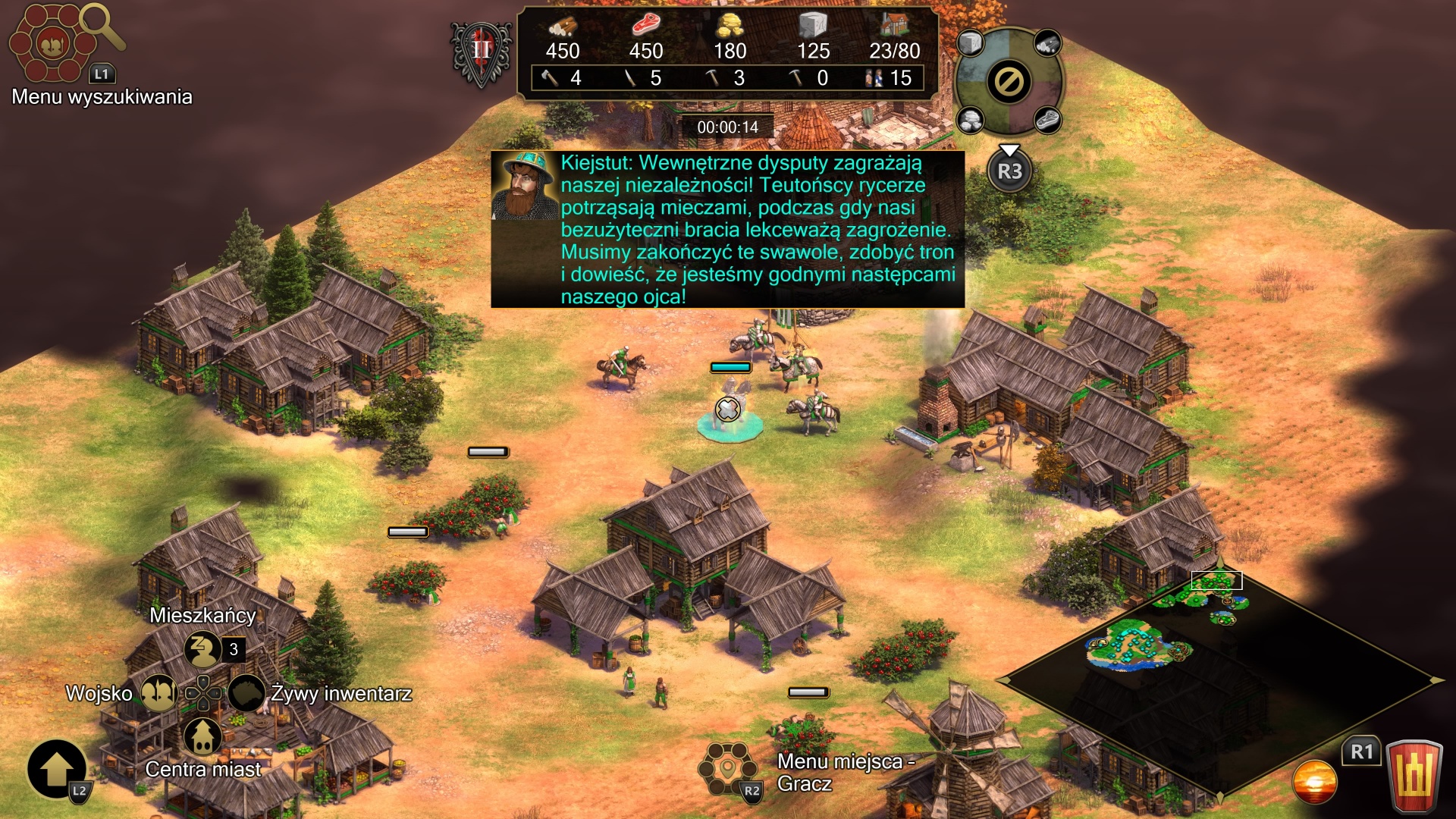Jump to town centers via Centra miast icon
This screenshot has height=819, width=1456.
[x=202, y=736]
